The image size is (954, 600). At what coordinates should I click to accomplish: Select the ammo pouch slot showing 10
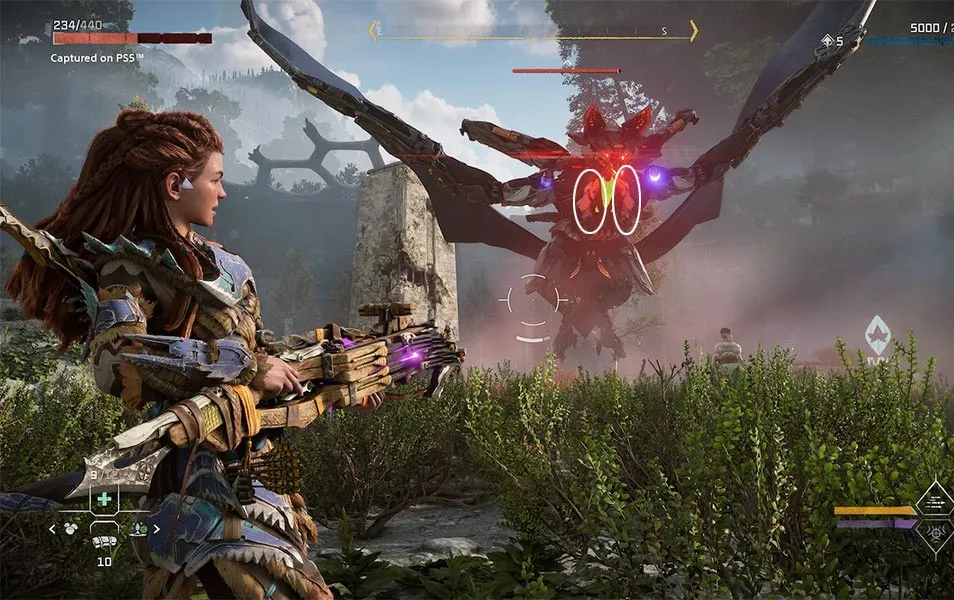[104, 540]
